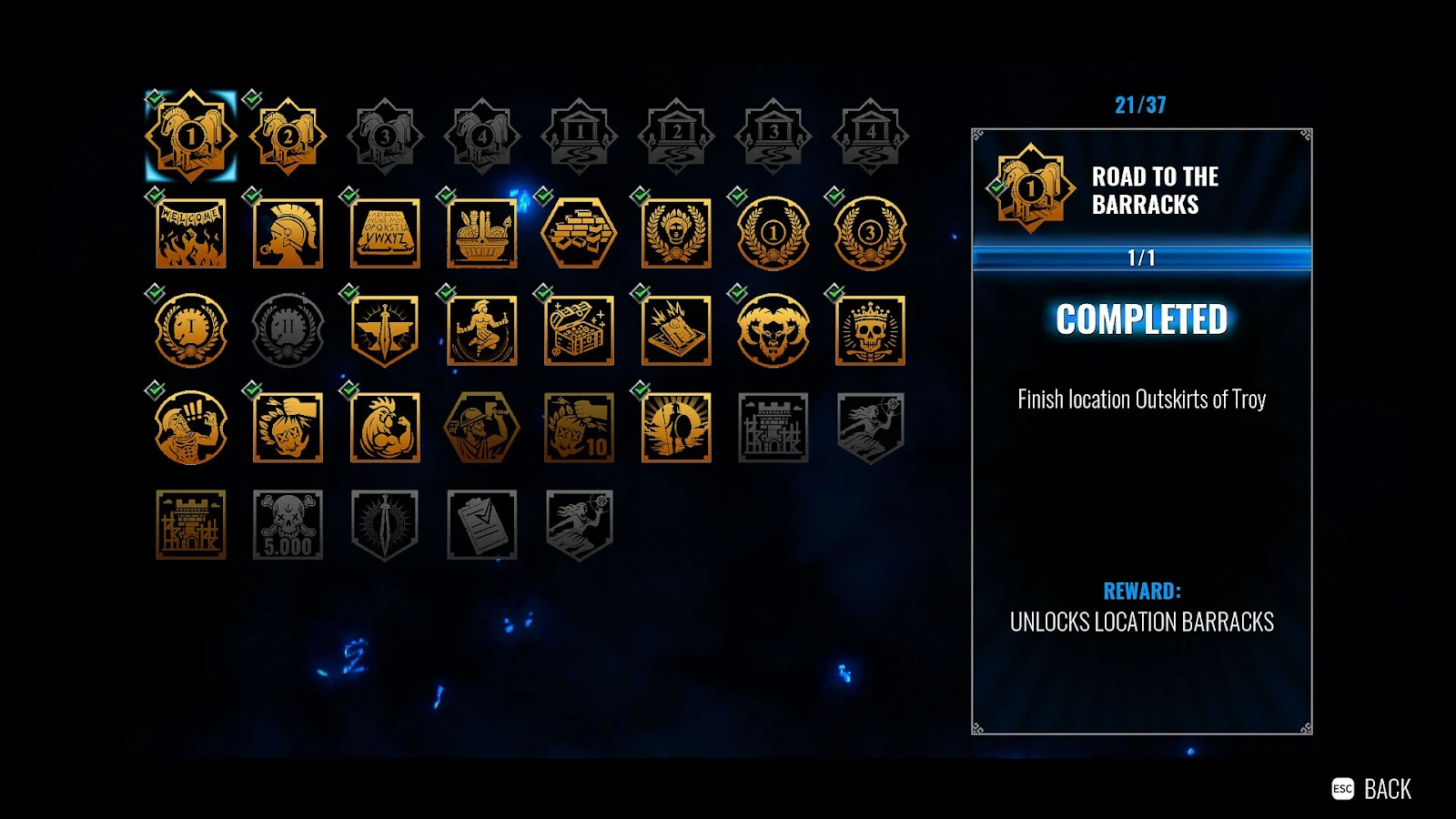
Task: Select the crowned skull achievement icon
Action: (868, 330)
